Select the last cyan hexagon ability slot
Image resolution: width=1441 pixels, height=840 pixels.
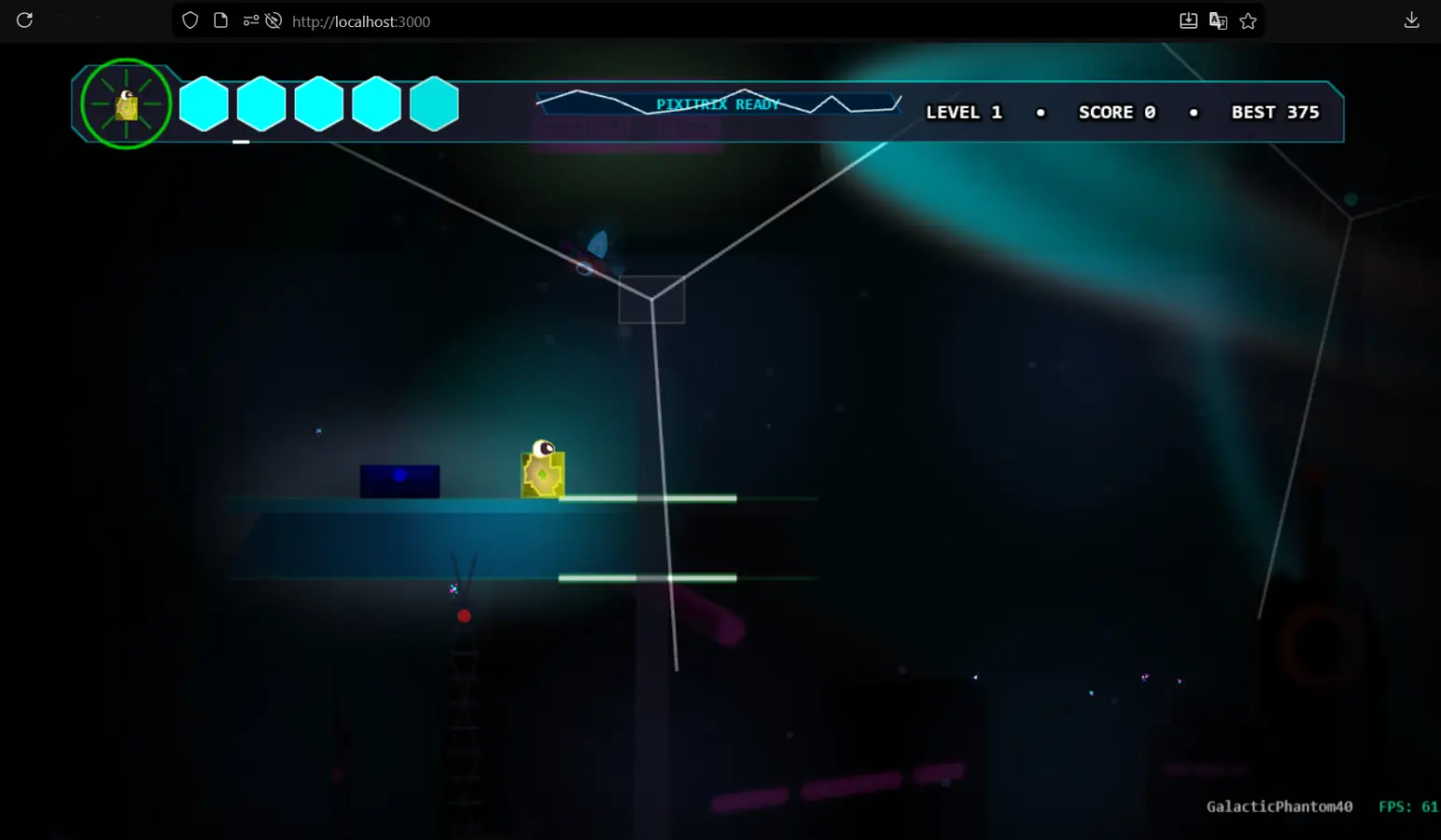pos(434,104)
